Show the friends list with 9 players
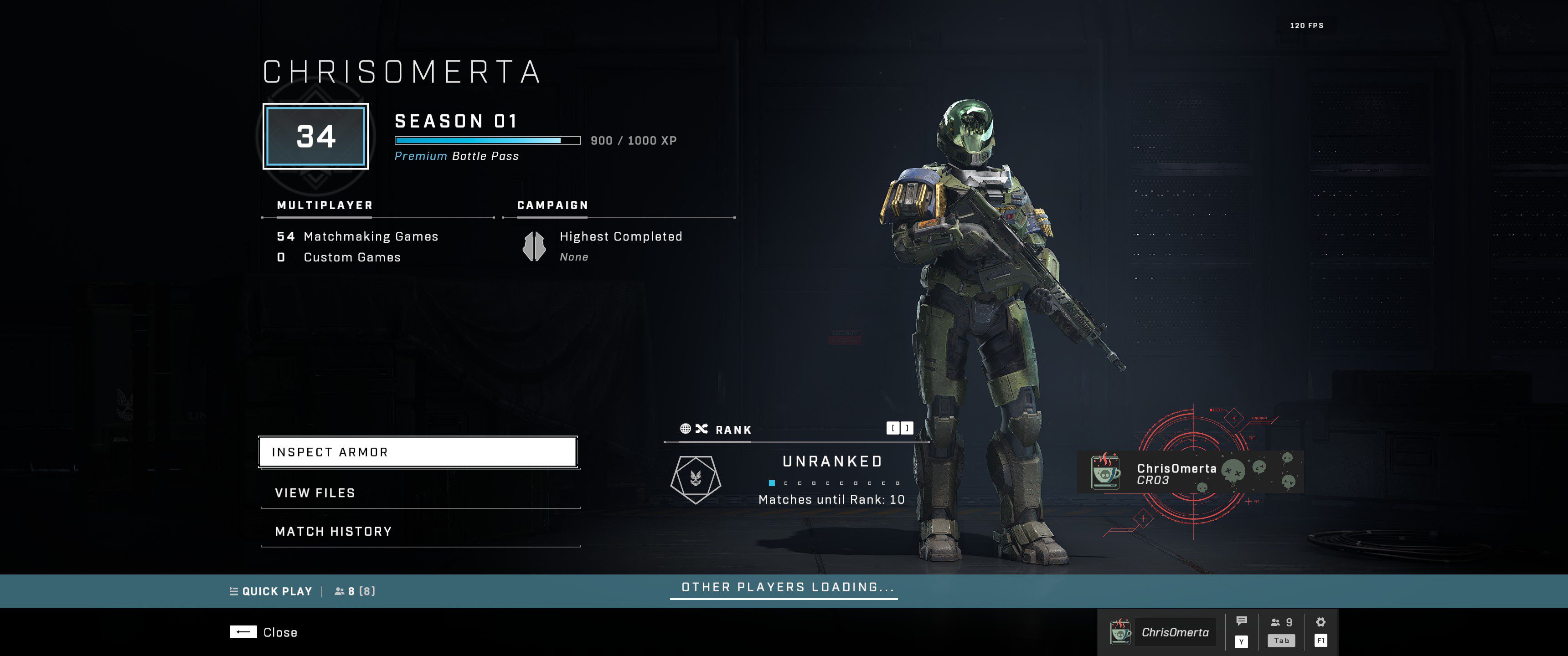 (1281, 623)
